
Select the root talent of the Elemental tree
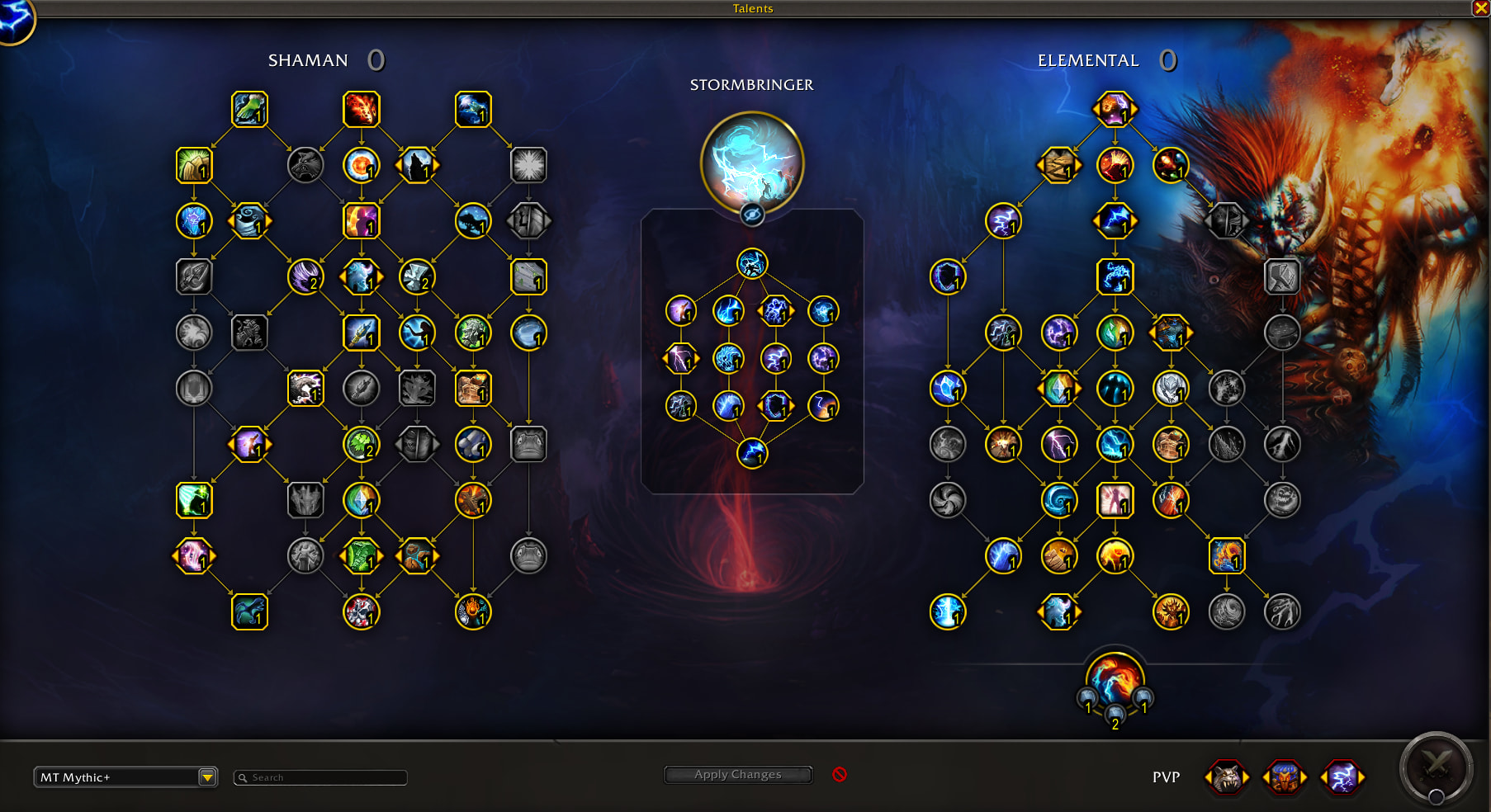(x=1115, y=109)
